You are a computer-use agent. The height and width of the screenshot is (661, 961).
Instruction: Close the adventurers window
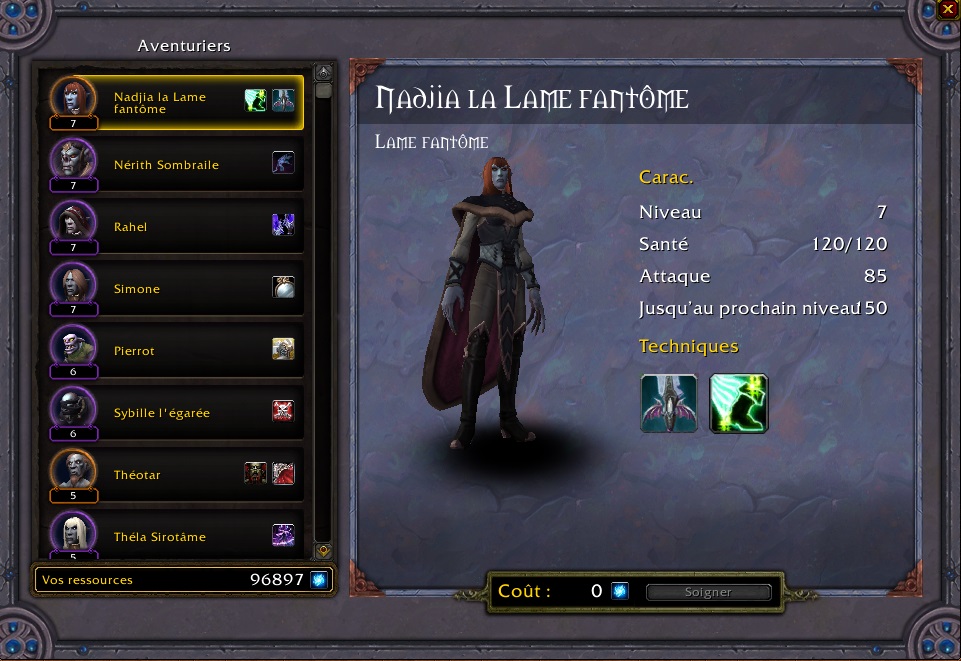coord(948,10)
